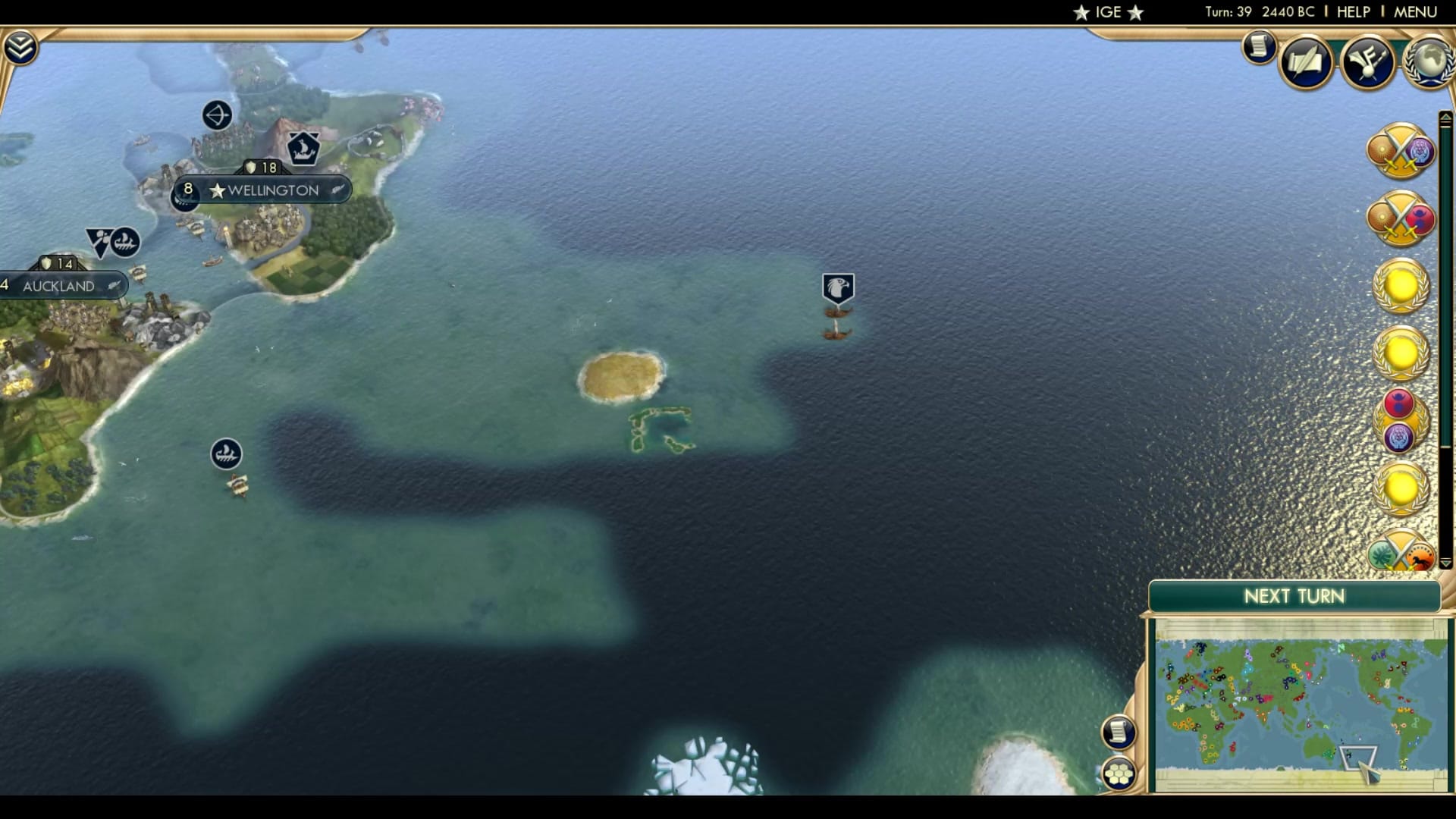
Task: Select the Auckland city banner
Action: coord(61,286)
